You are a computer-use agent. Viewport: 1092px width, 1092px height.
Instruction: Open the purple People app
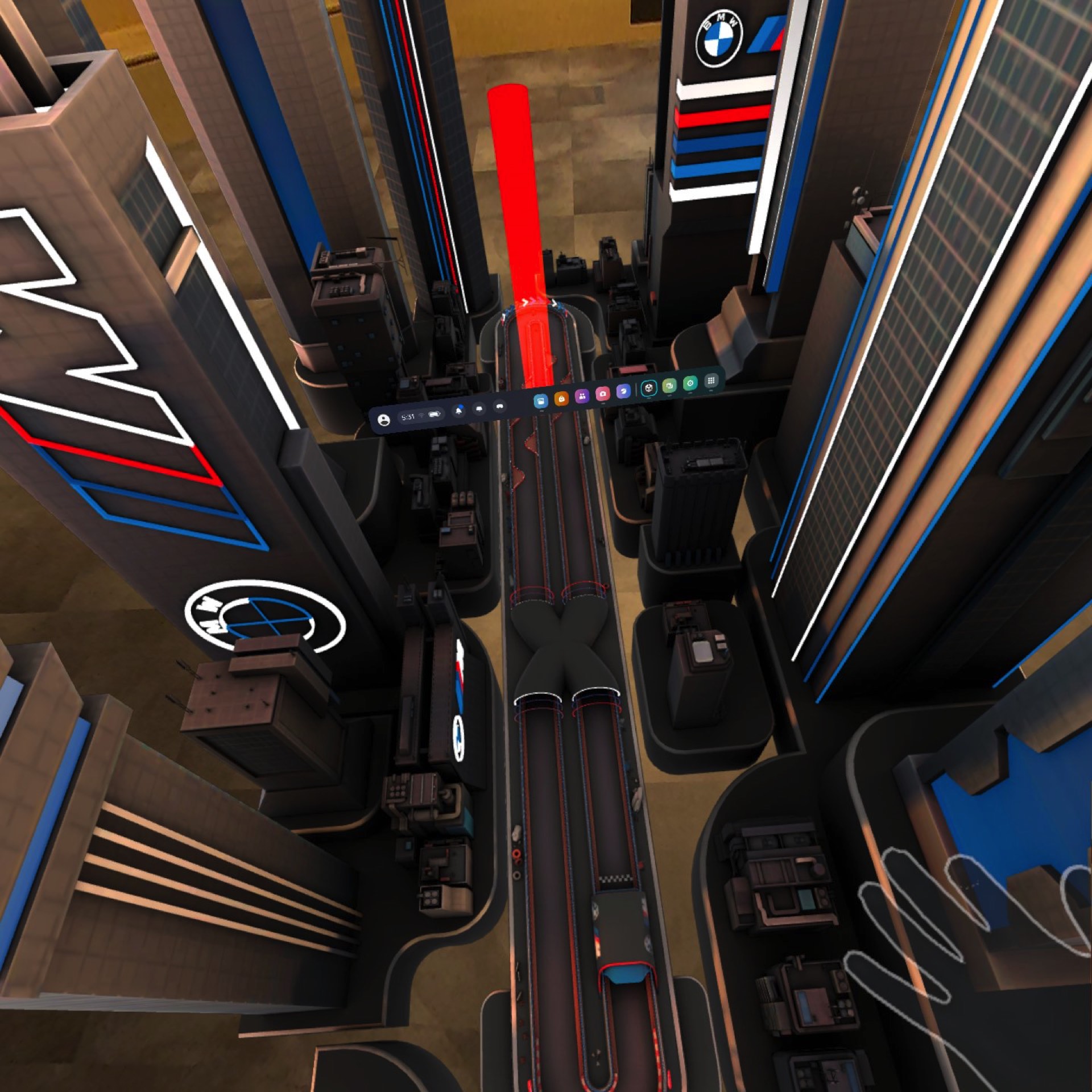click(582, 396)
